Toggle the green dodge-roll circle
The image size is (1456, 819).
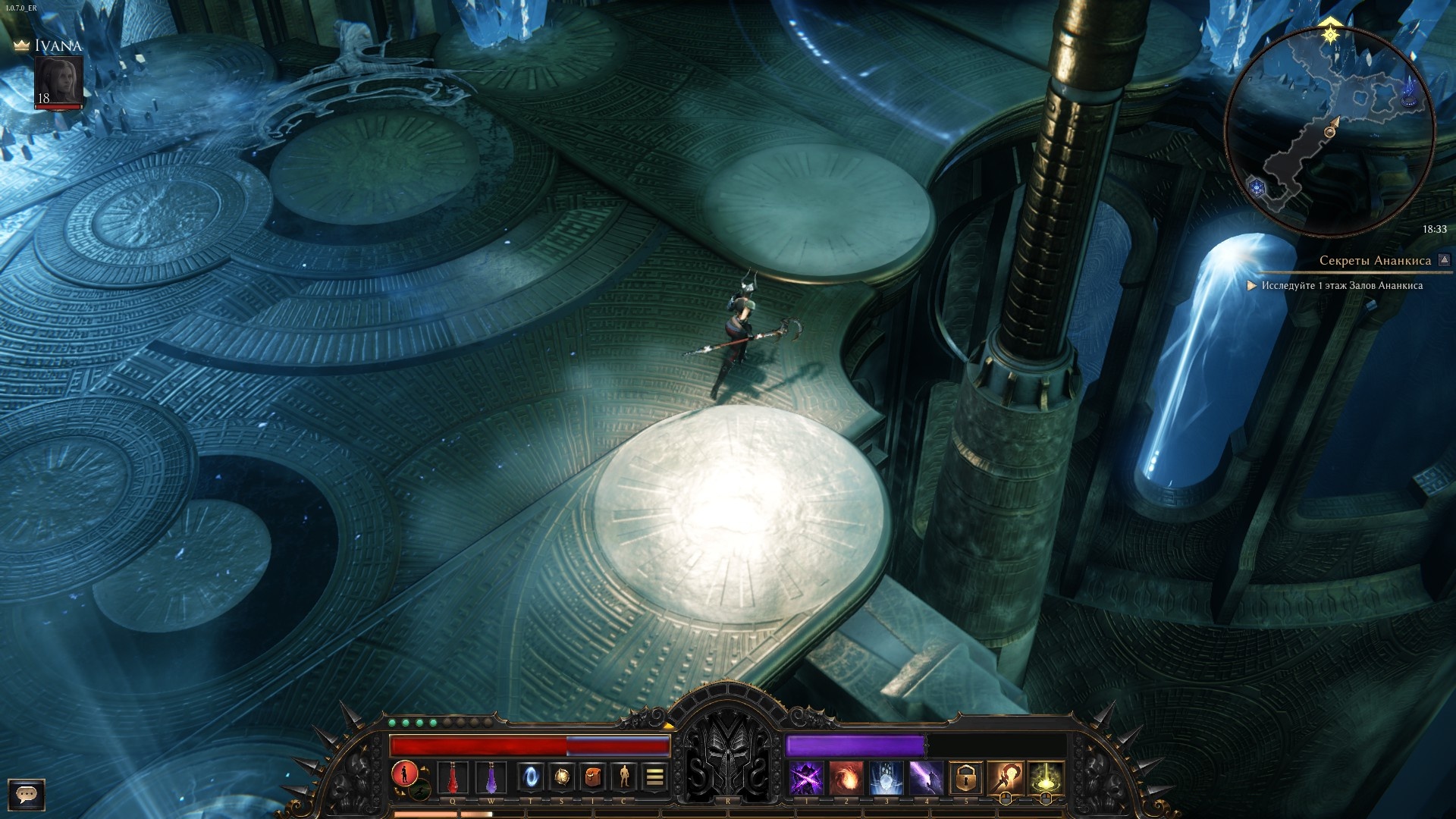point(420,791)
